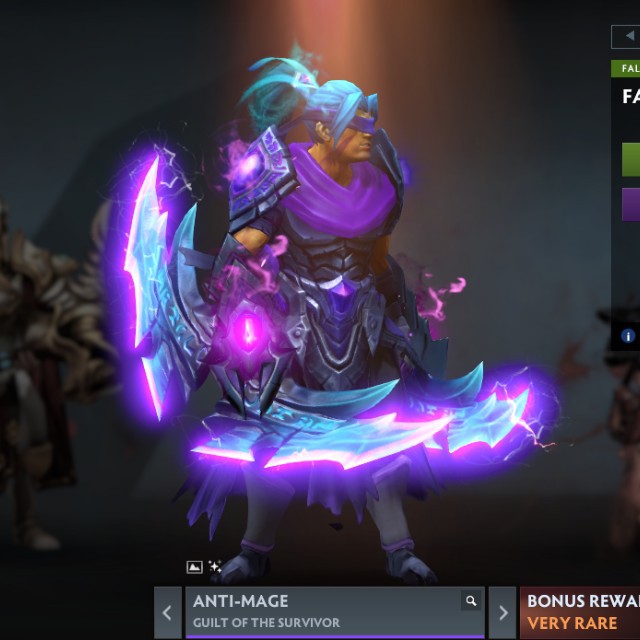Image resolution: width=640 pixels, height=640 pixels.
Task: Open the Bonus Reward Very Rare panel
Action: [581, 612]
